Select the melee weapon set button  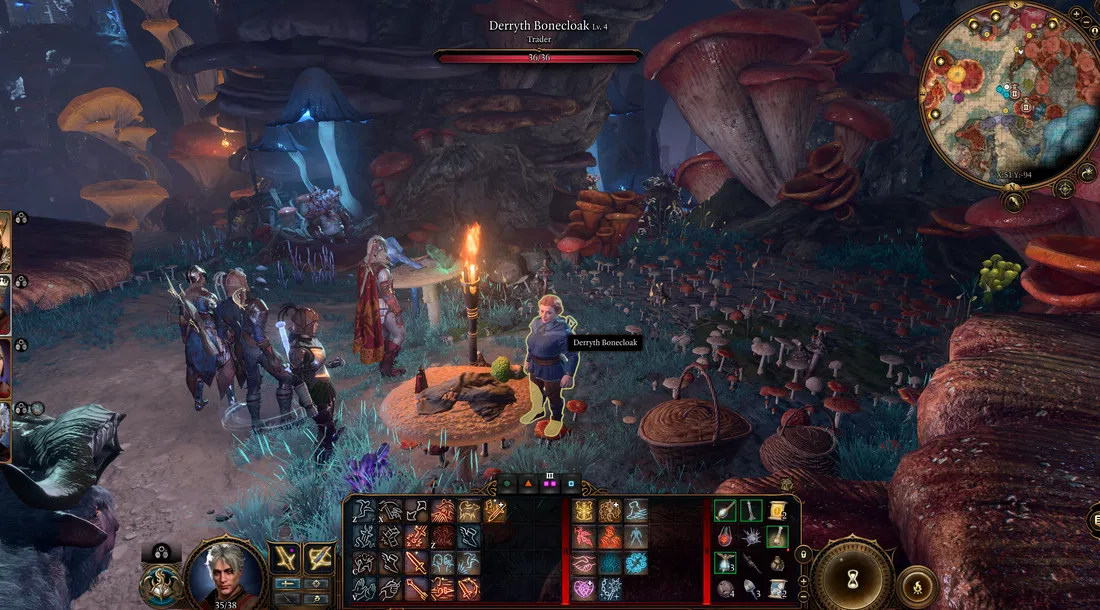pyautogui.click(x=286, y=558)
